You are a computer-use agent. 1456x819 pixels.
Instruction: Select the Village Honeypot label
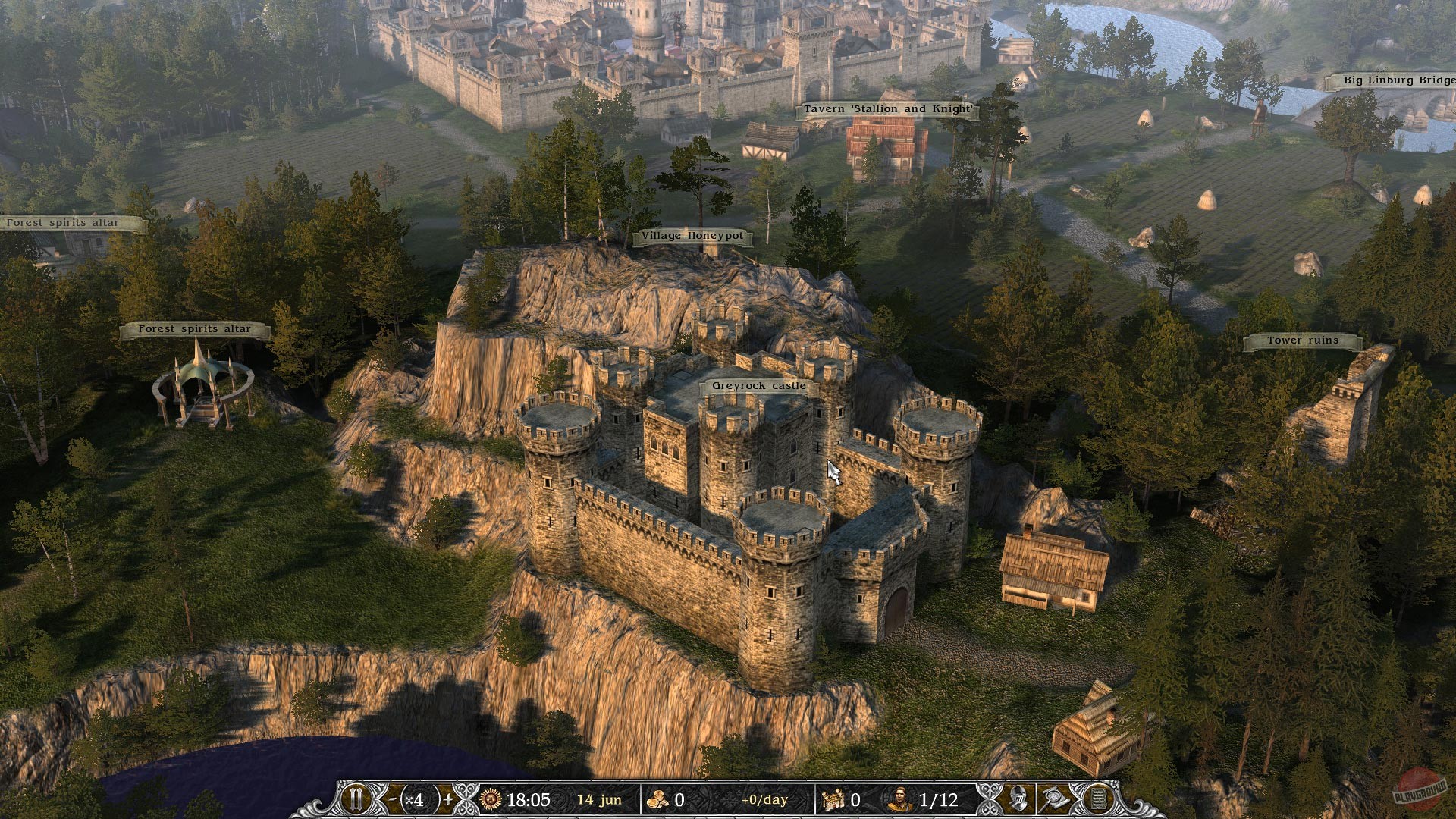692,236
